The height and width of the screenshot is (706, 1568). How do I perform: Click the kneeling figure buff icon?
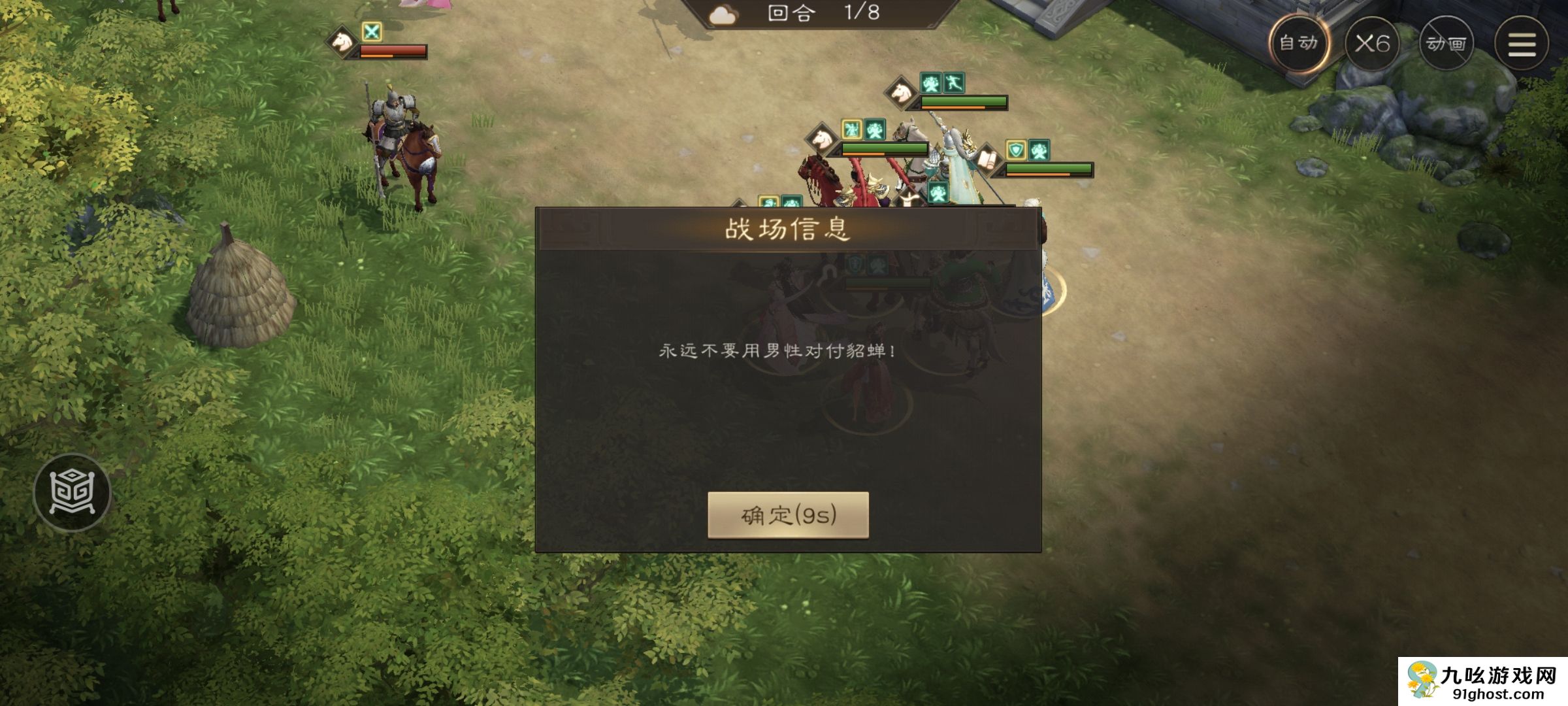coord(930,83)
